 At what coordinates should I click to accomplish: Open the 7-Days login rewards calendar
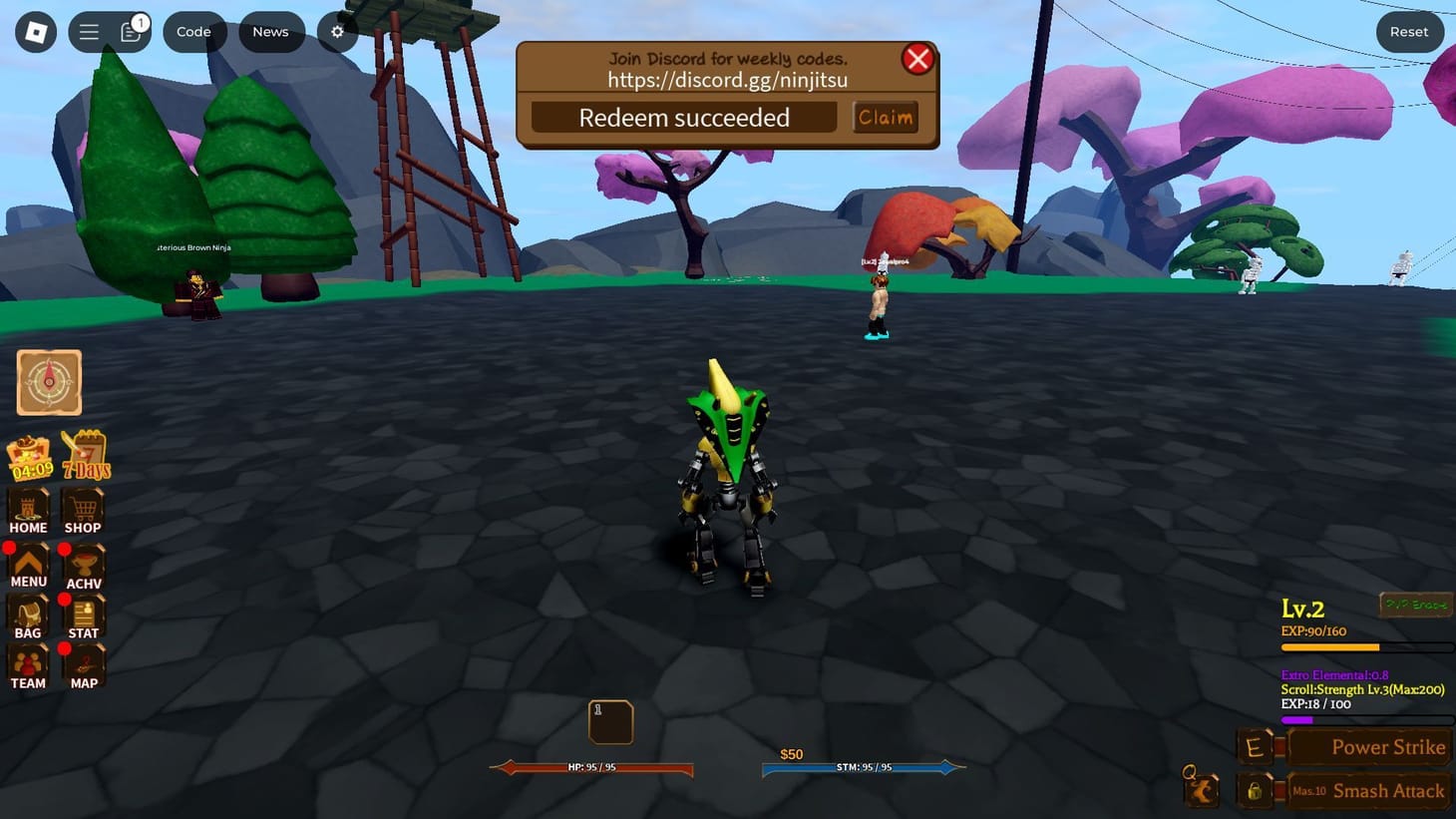coord(85,454)
